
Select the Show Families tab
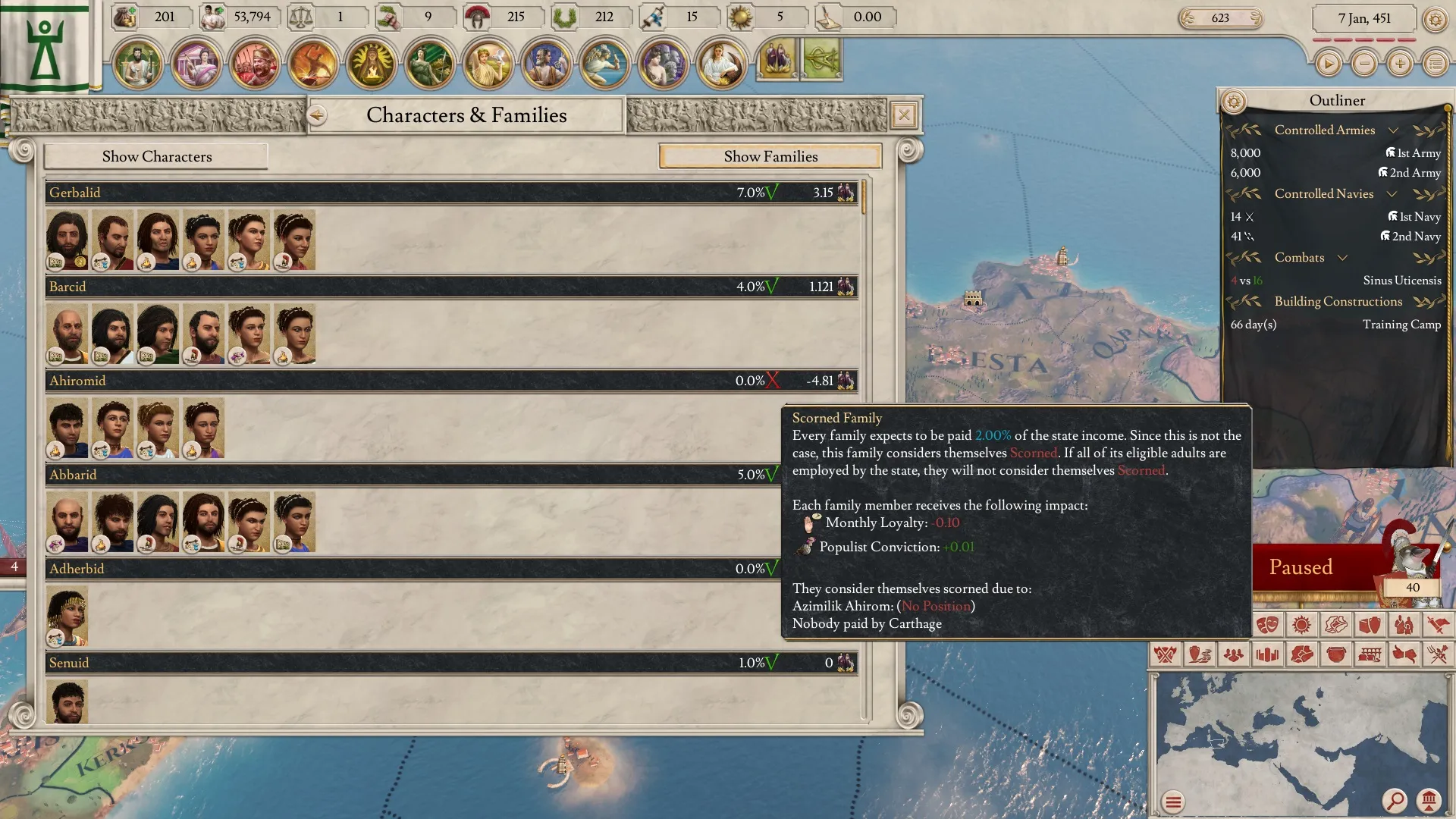tap(770, 157)
